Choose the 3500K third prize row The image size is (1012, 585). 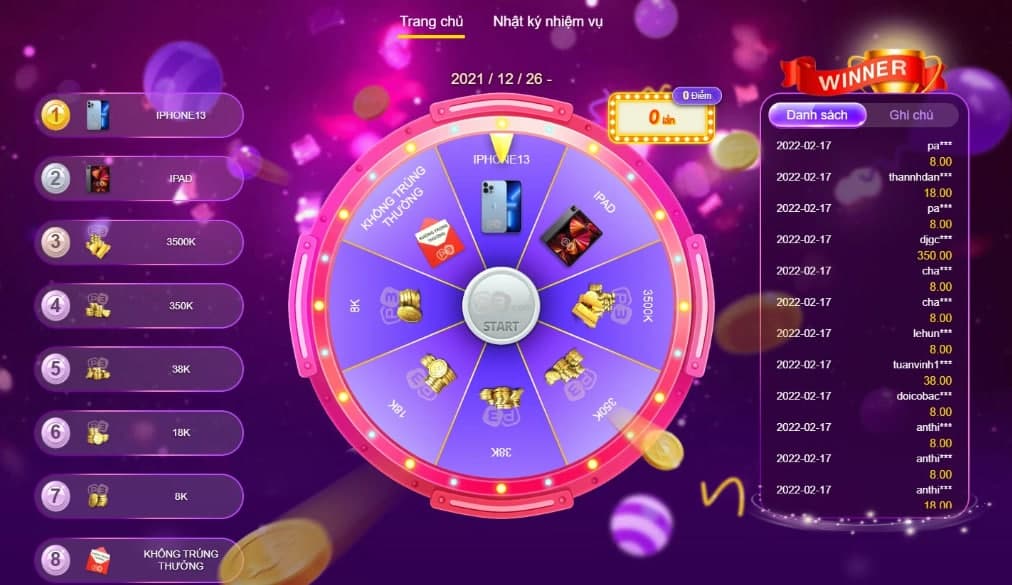[x=140, y=242]
